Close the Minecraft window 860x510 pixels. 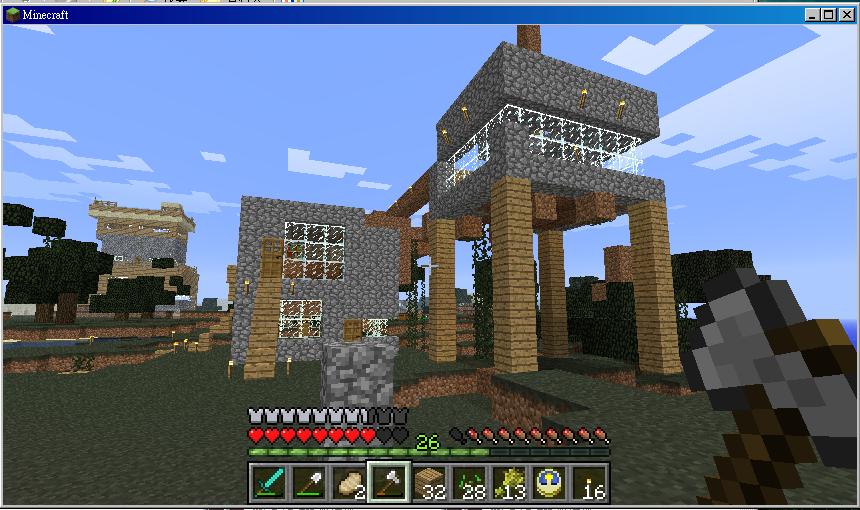[844, 15]
